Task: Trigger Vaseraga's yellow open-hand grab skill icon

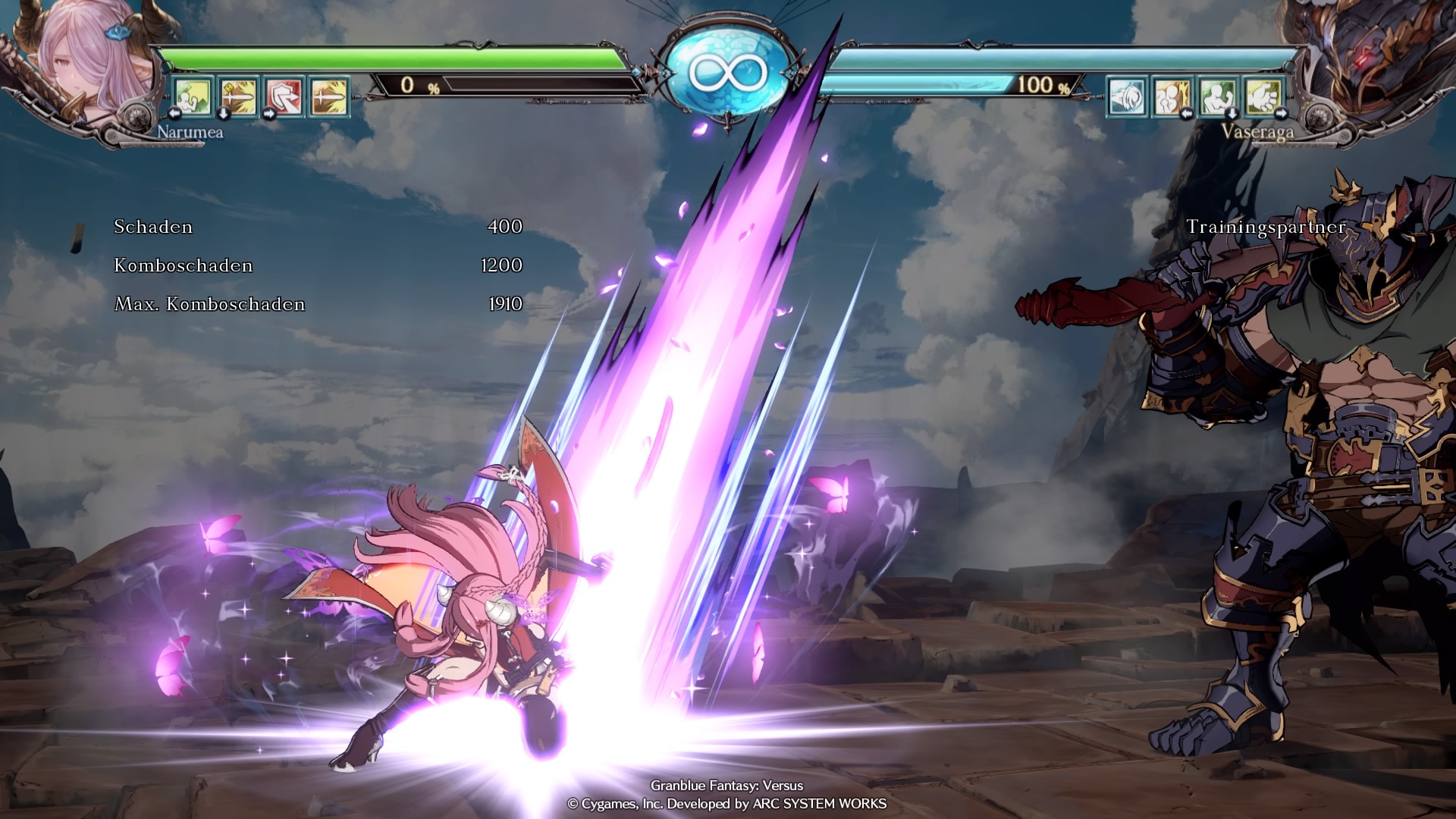Action: [x=1263, y=96]
